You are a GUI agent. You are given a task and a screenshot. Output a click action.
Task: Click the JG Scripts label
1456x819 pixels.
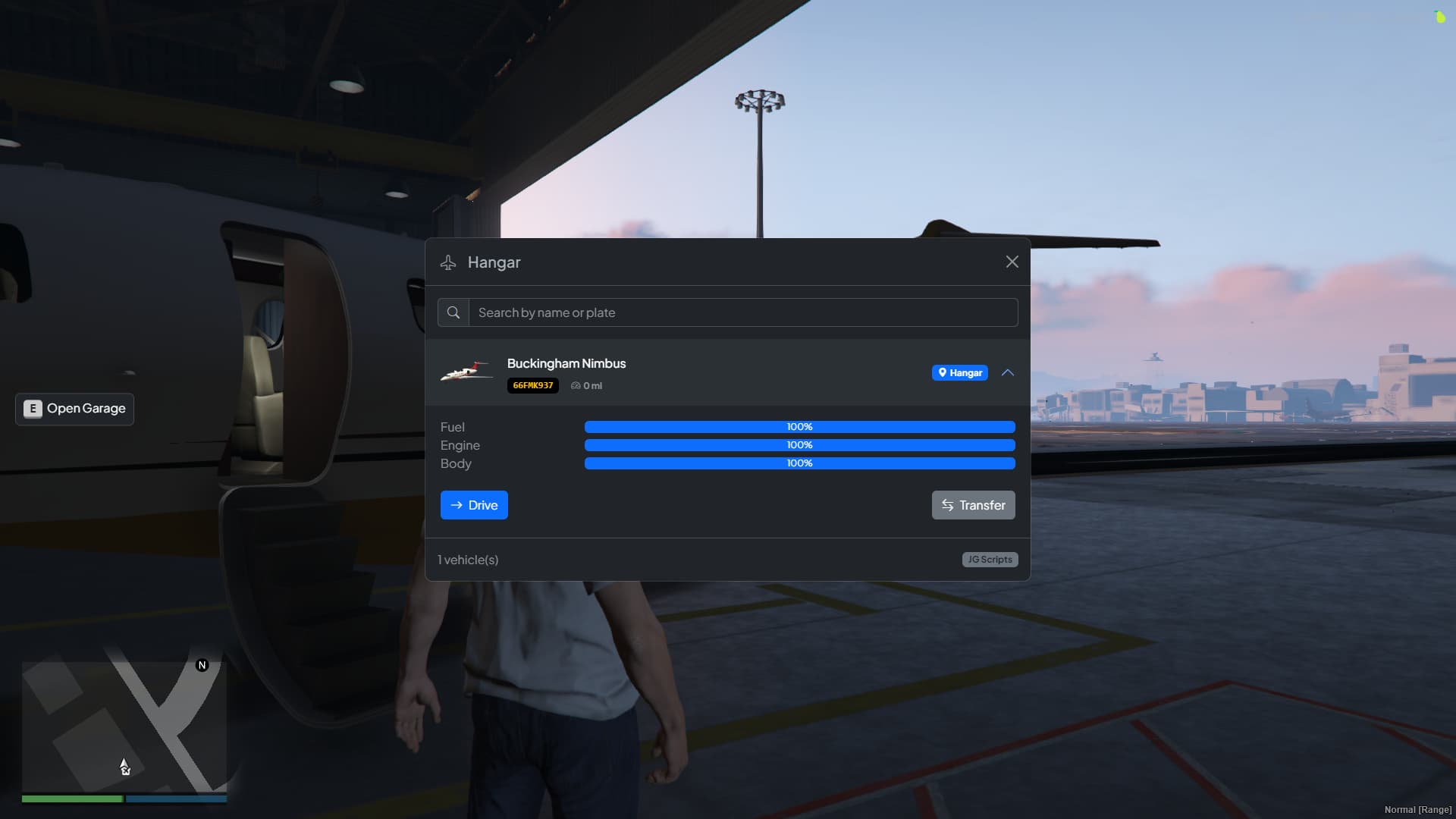(x=989, y=559)
